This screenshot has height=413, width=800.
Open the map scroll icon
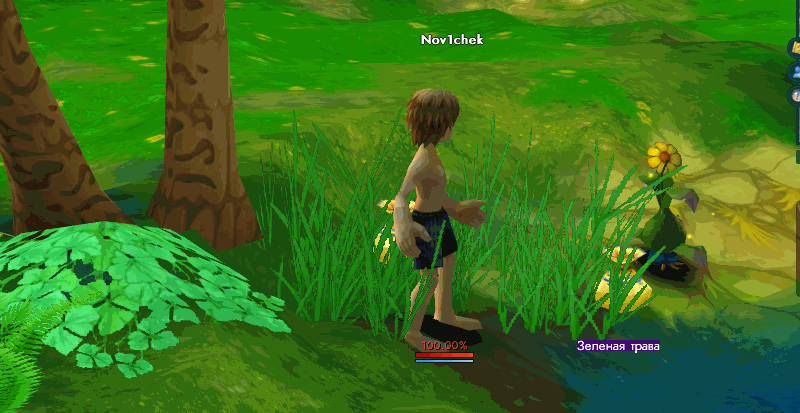(x=796, y=47)
